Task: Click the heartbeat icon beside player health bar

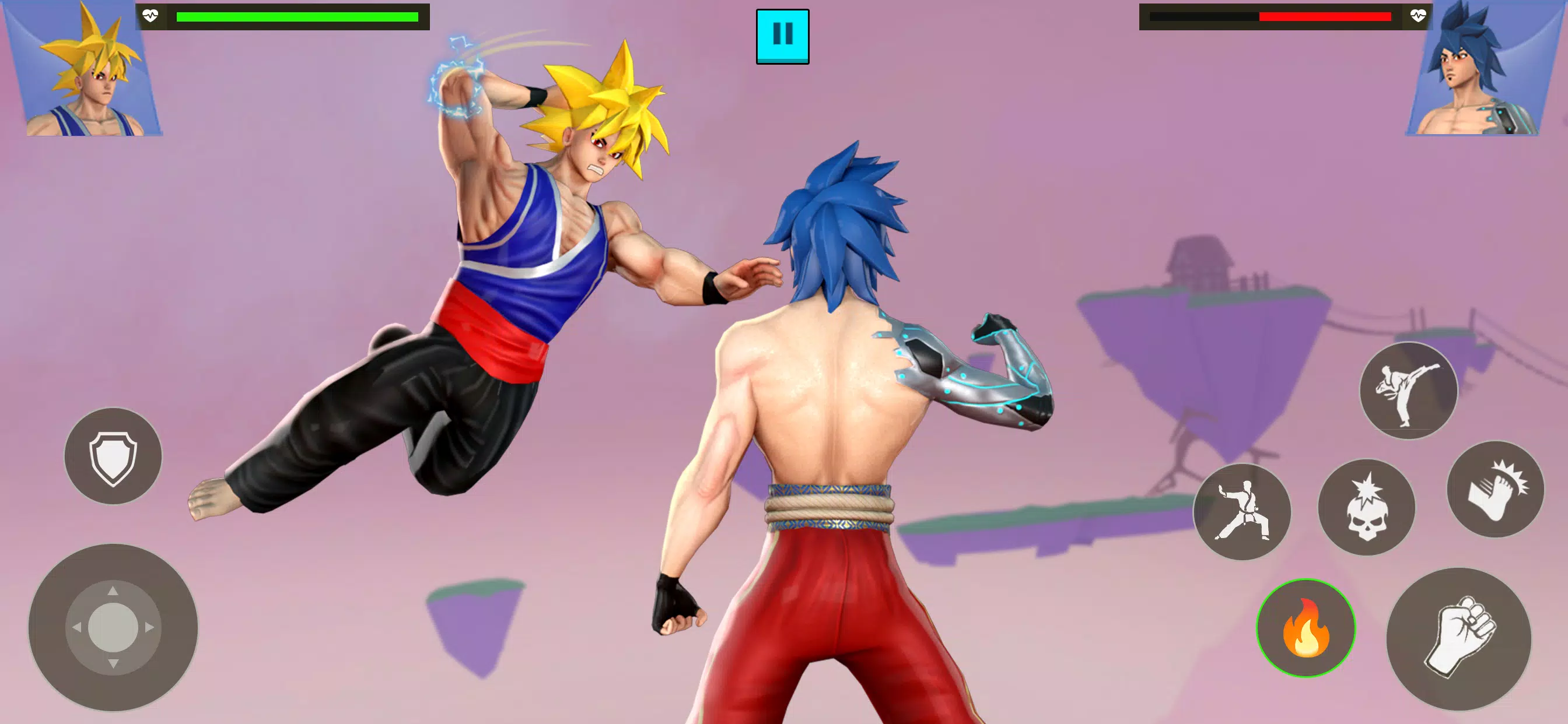Action: tap(150, 16)
